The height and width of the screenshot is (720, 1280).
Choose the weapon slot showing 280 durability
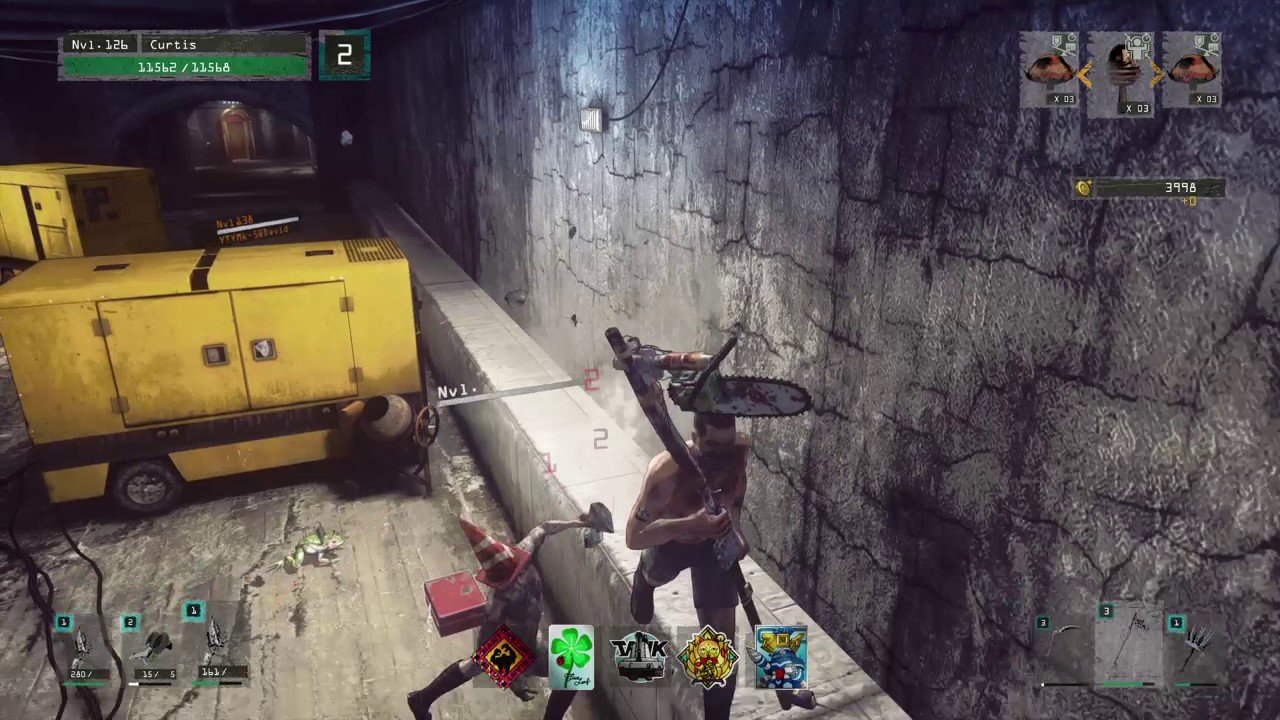tap(84, 648)
